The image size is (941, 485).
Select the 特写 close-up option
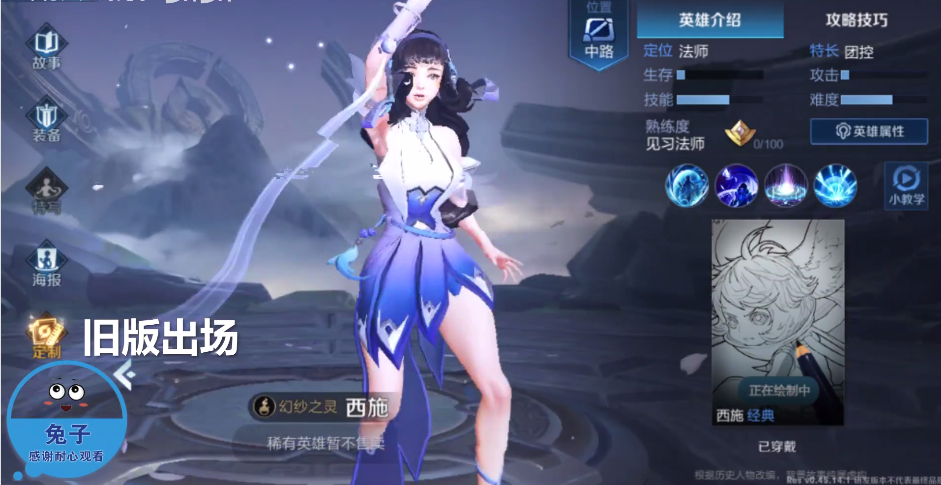tap(47, 190)
